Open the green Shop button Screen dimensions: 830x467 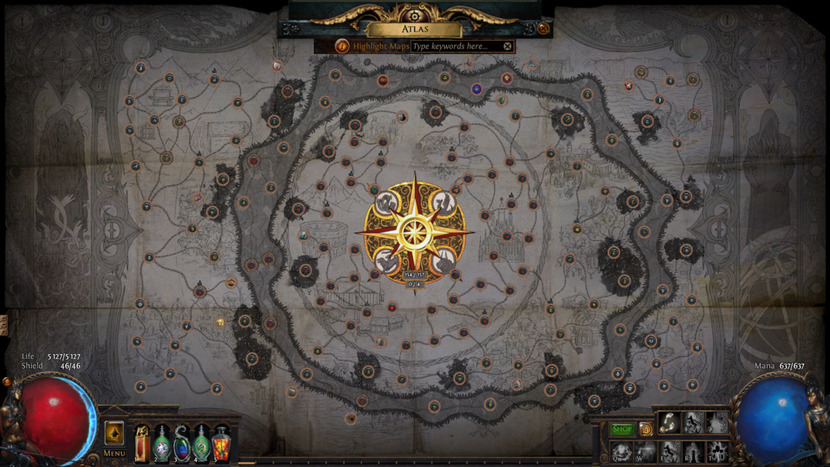(x=623, y=430)
